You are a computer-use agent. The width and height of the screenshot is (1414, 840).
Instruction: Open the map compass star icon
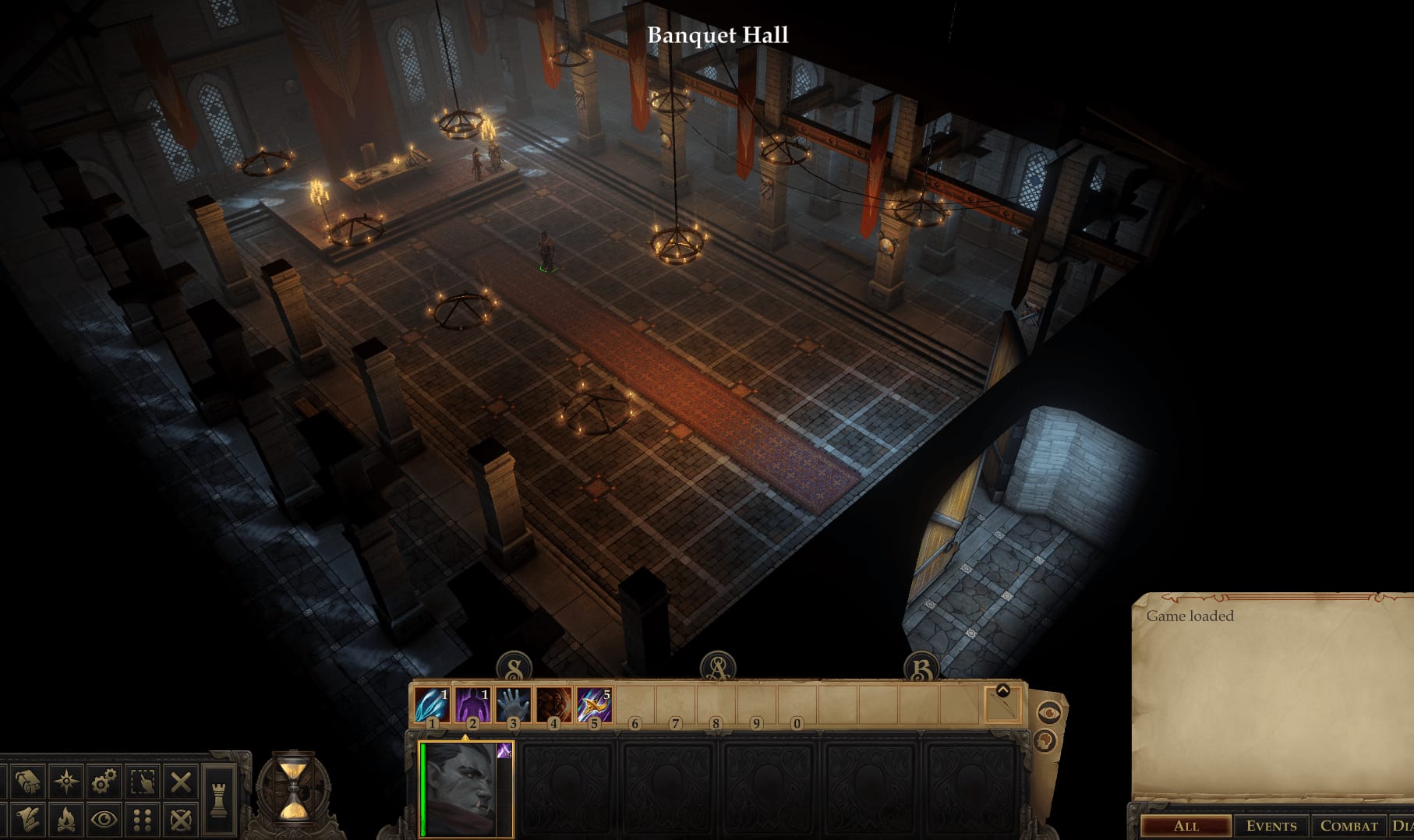pyautogui.click(x=66, y=781)
